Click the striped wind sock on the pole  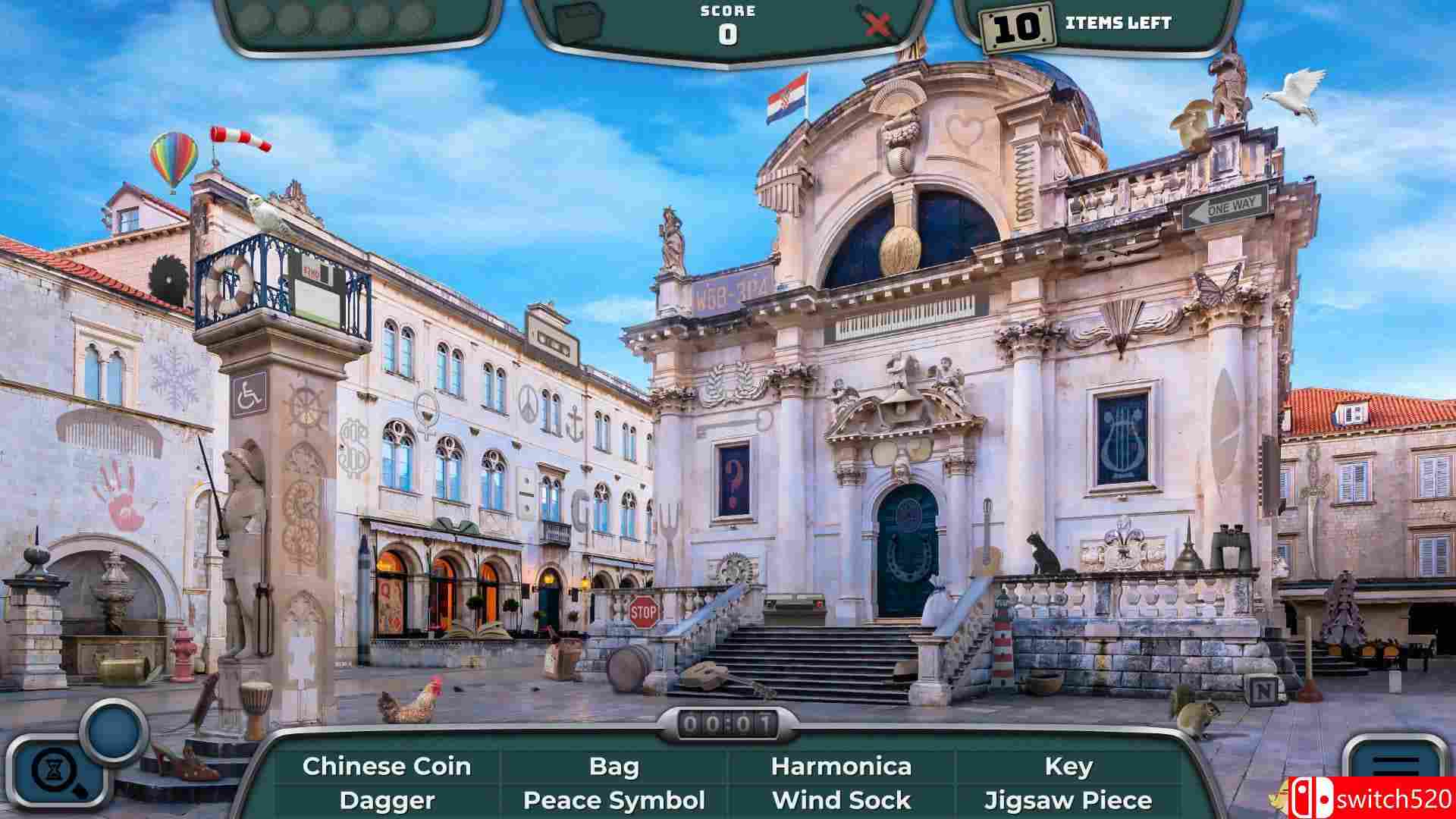[239, 139]
